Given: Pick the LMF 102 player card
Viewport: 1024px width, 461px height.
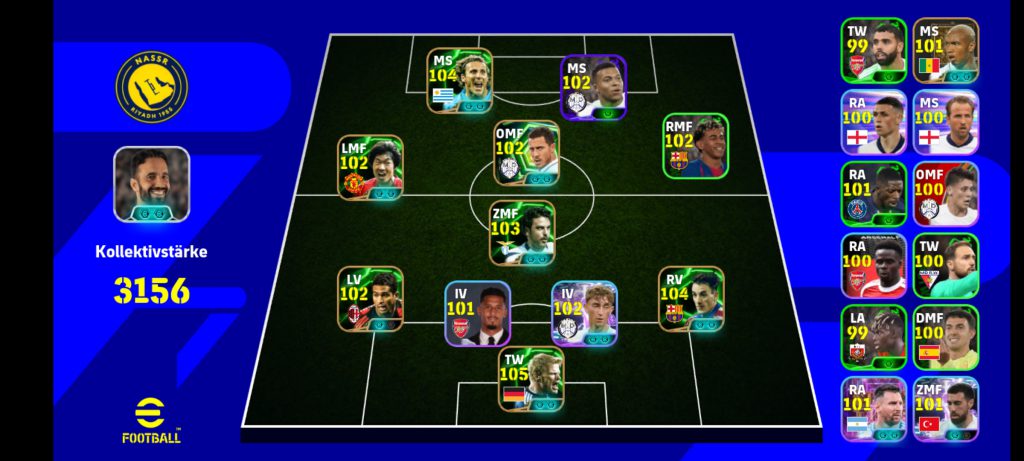Looking at the screenshot, I should 370,167.
